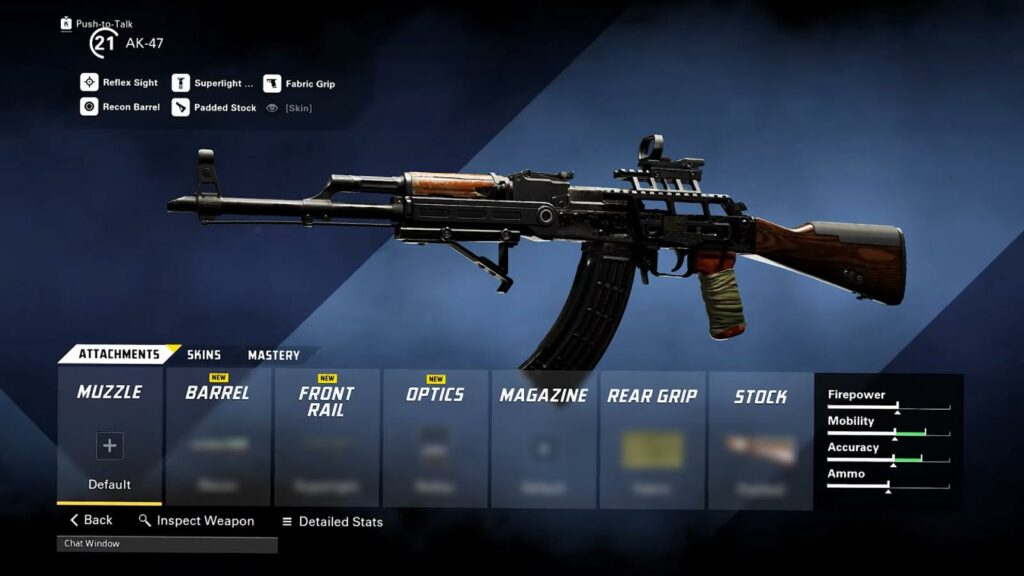Choose the Rear Grip attachment slot

point(652,437)
